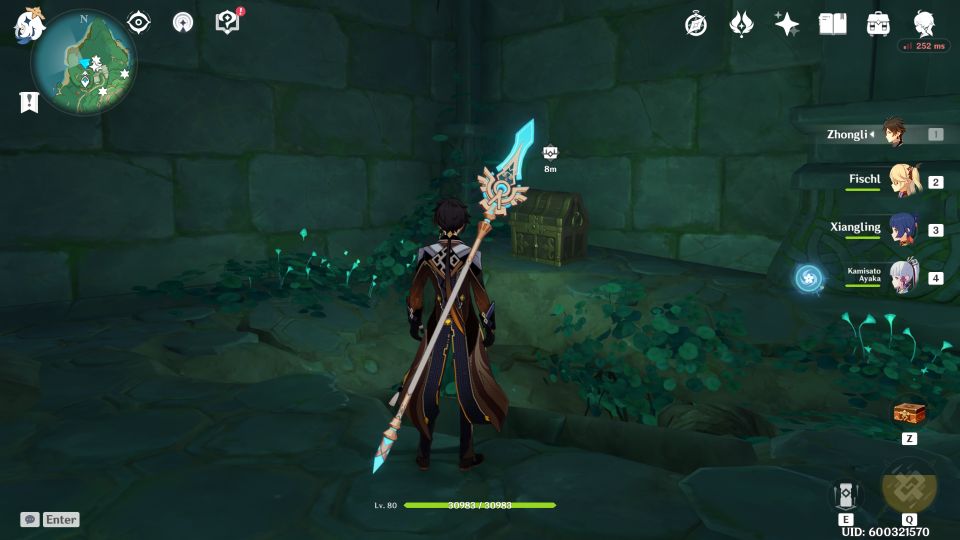Open the character screen icon
Viewport: 960px width, 540px height.
tap(924, 24)
